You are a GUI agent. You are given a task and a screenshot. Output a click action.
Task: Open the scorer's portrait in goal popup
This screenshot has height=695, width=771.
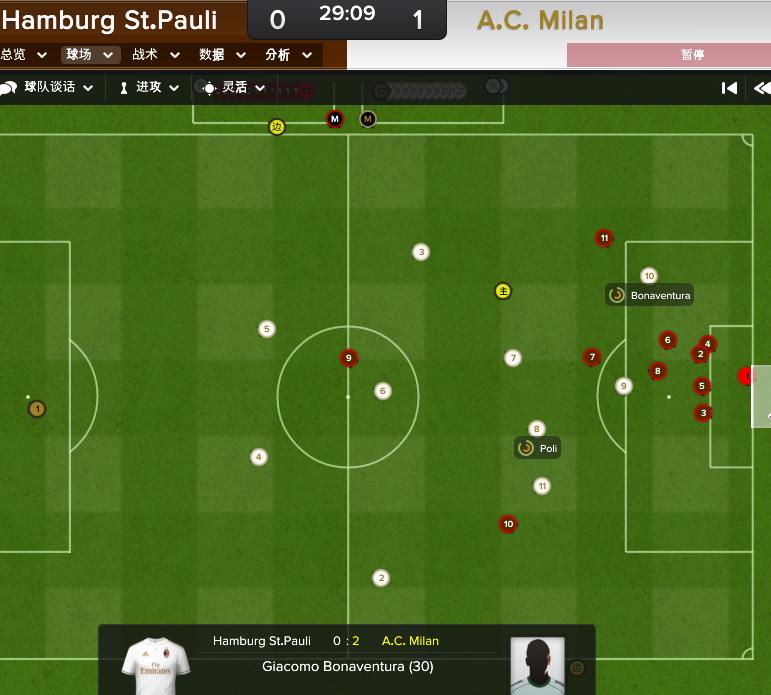click(538, 666)
